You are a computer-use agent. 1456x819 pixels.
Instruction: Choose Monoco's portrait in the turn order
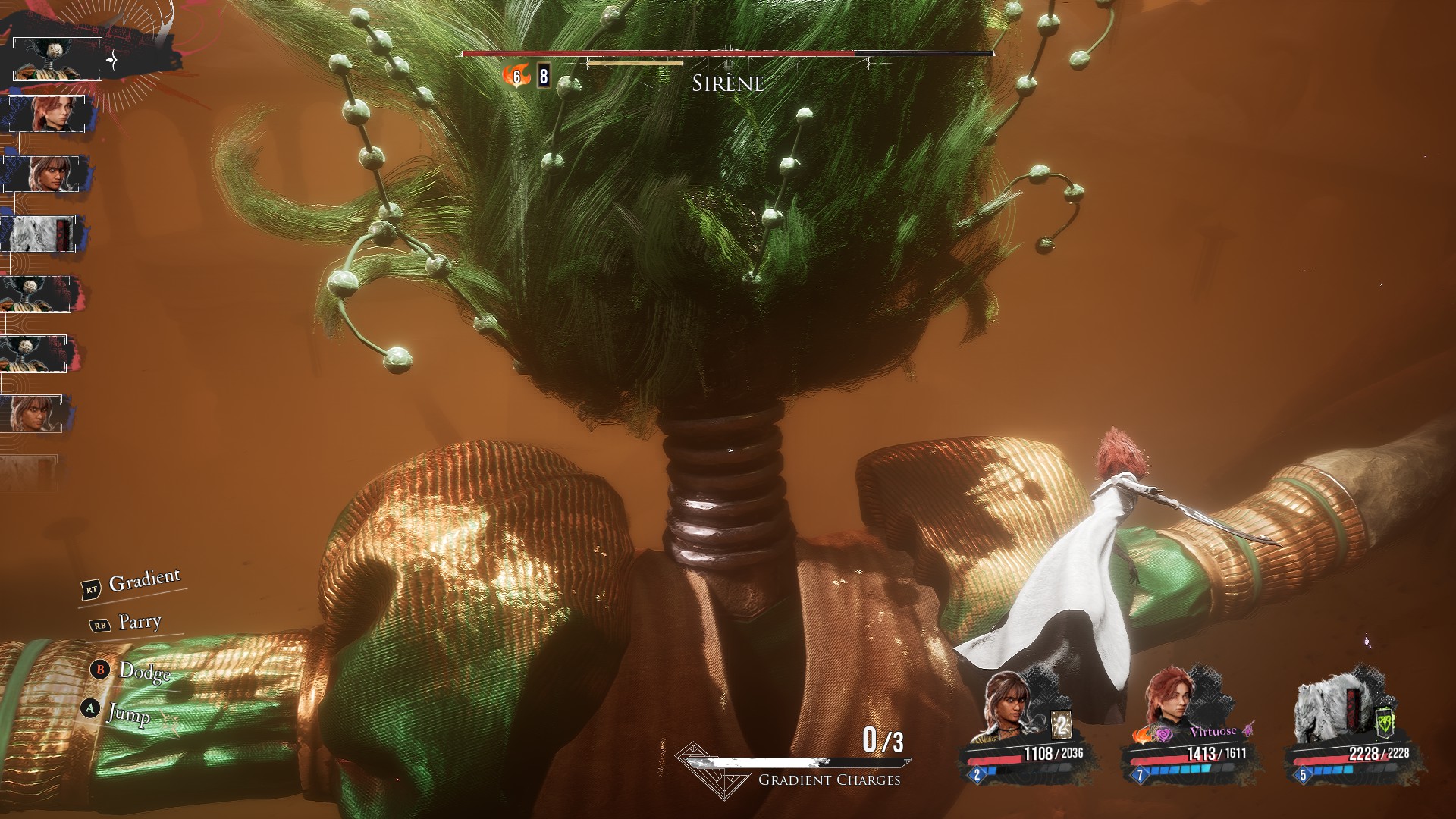coord(39,234)
